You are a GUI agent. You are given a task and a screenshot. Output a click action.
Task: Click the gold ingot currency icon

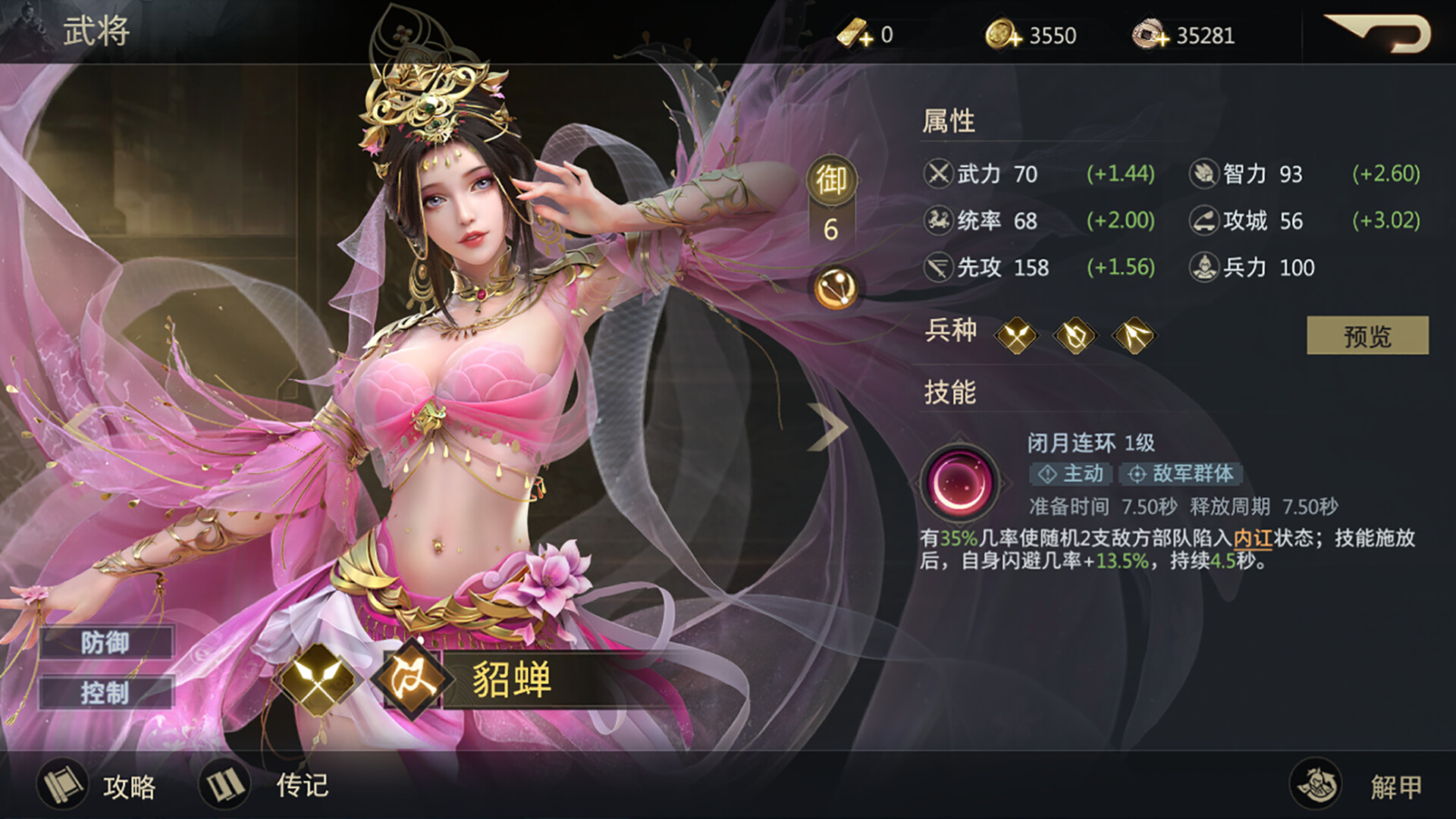pyautogui.click(x=852, y=32)
